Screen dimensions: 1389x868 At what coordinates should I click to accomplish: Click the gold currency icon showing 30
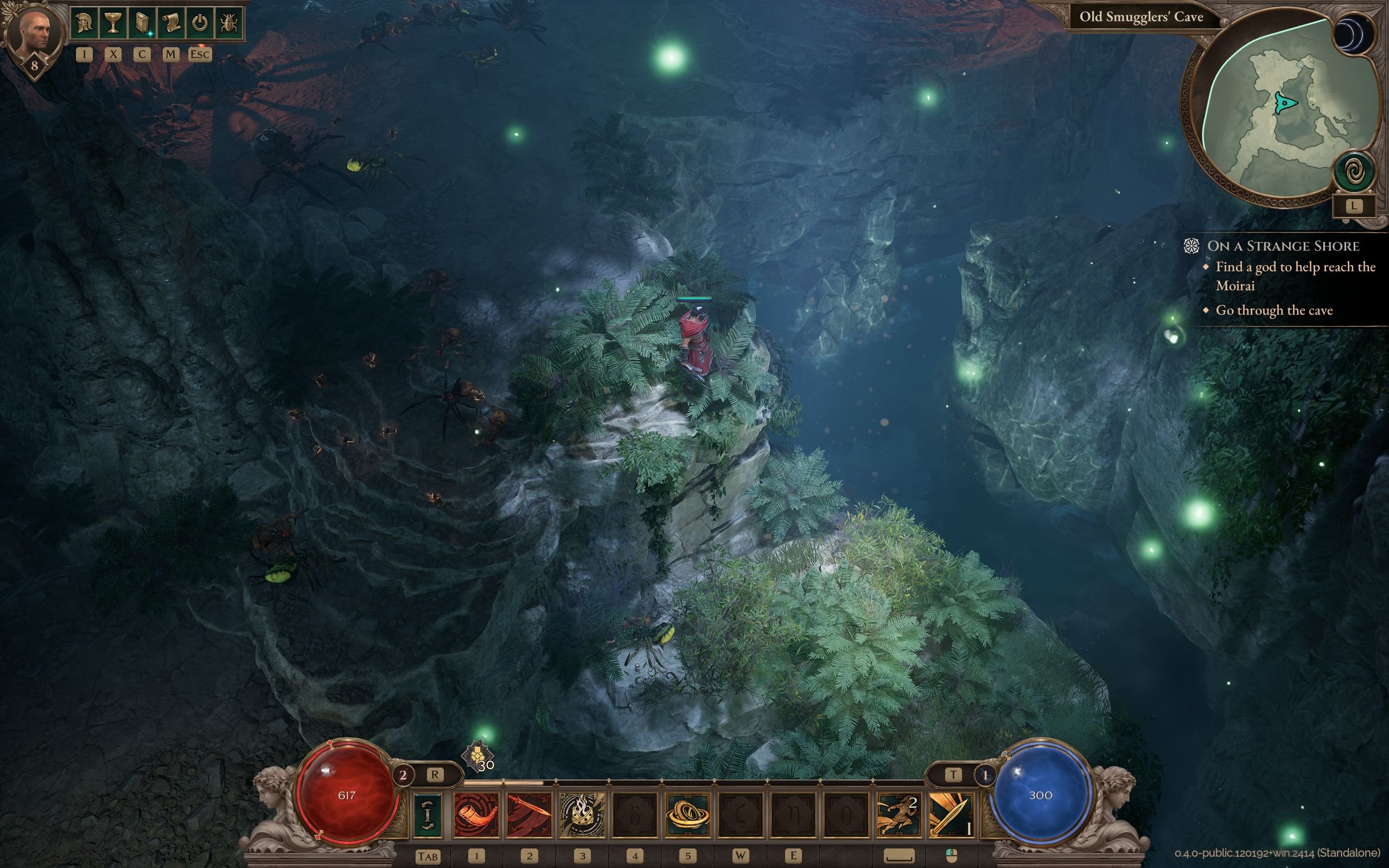[x=477, y=756]
